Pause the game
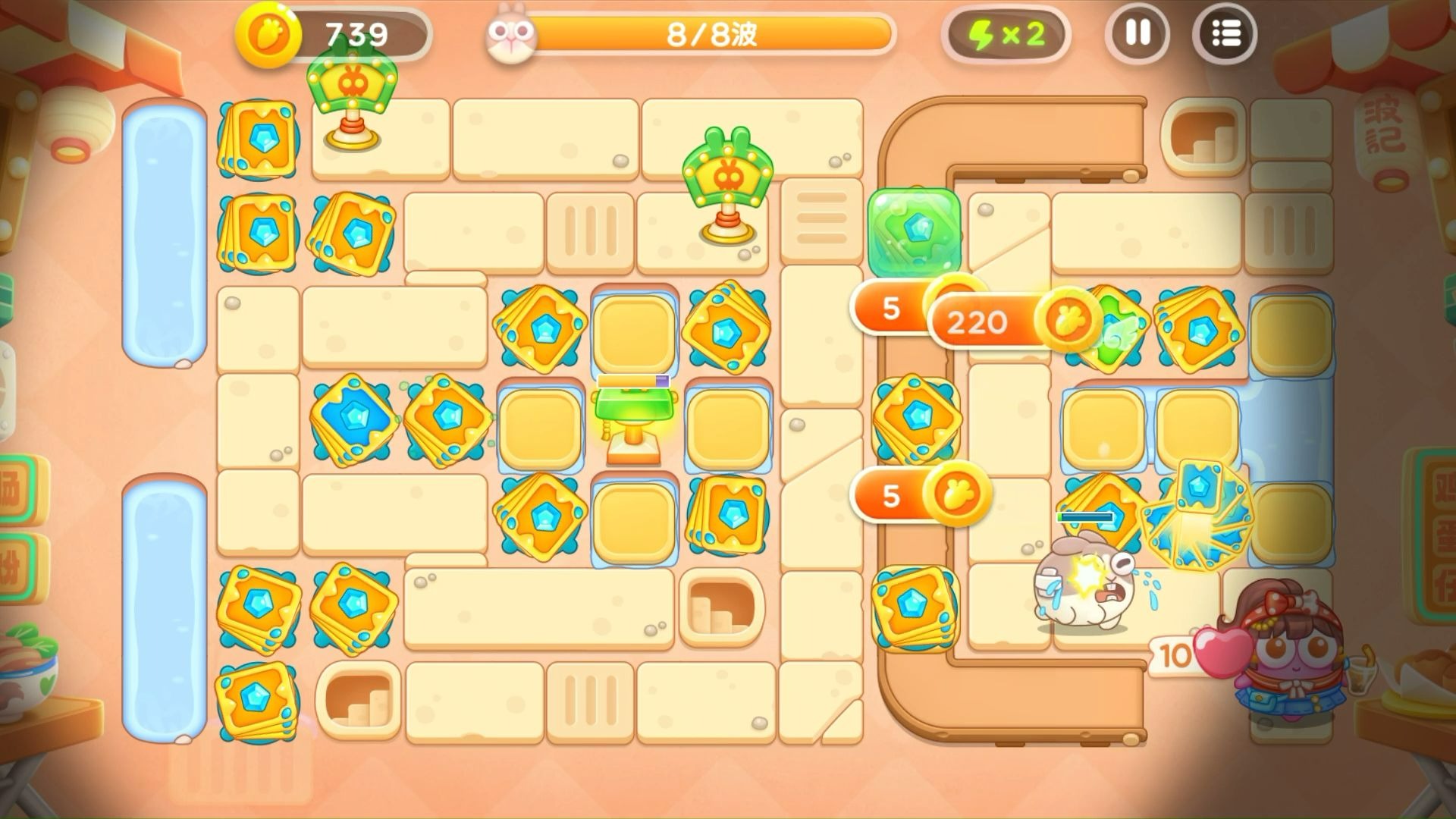 (1137, 34)
